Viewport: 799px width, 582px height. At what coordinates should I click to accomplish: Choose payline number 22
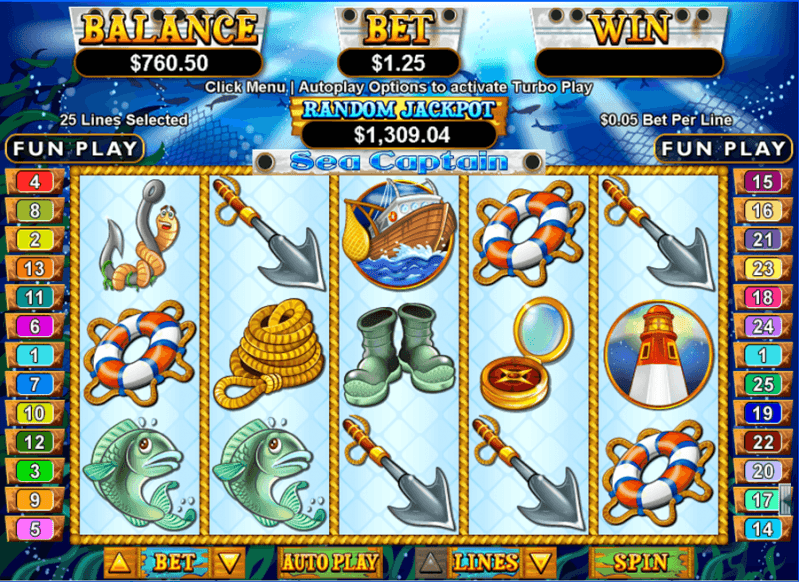pyautogui.click(x=763, y=442)
